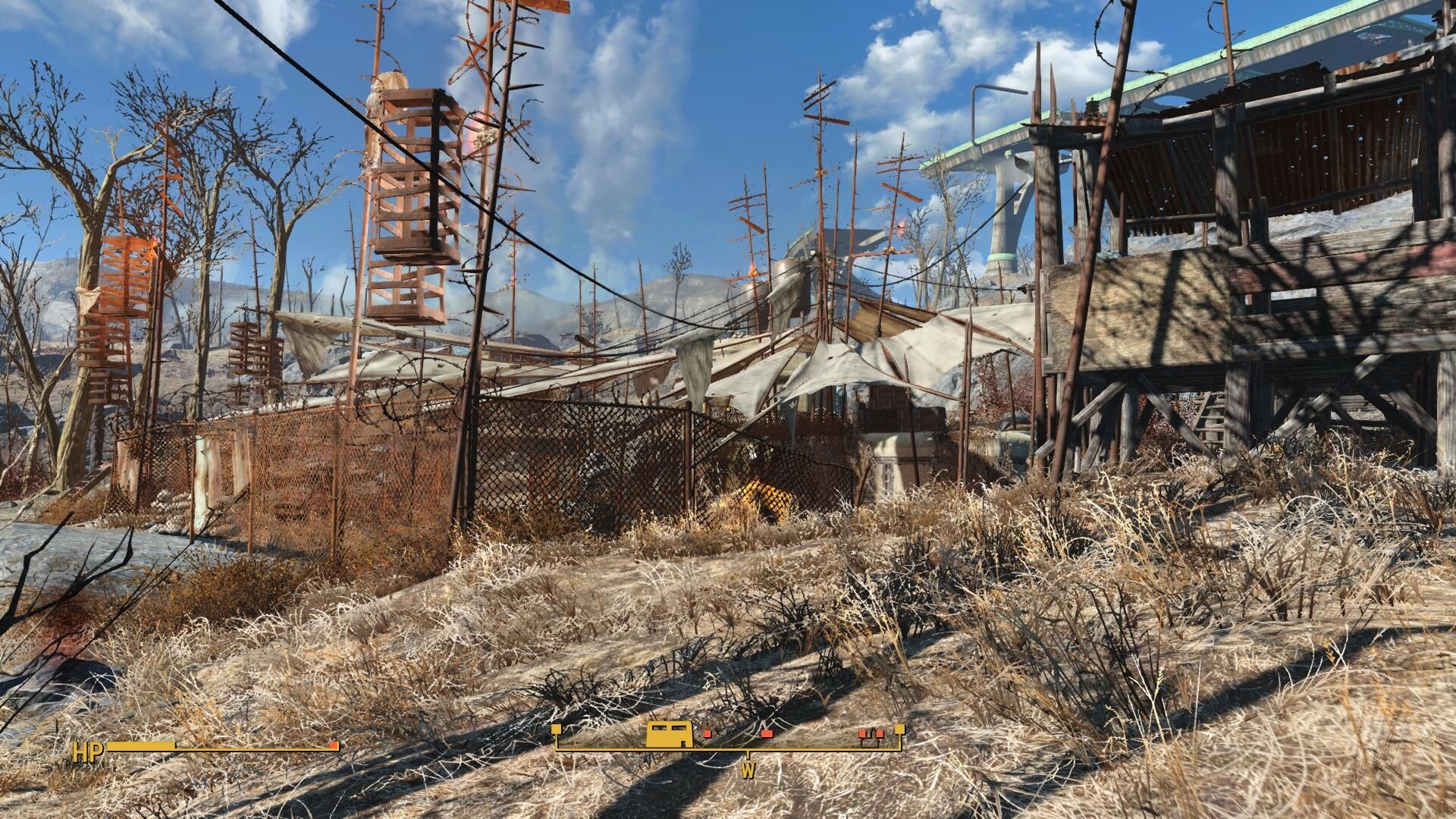Click the elevated highway pillar in the distance

point(1001,212)
